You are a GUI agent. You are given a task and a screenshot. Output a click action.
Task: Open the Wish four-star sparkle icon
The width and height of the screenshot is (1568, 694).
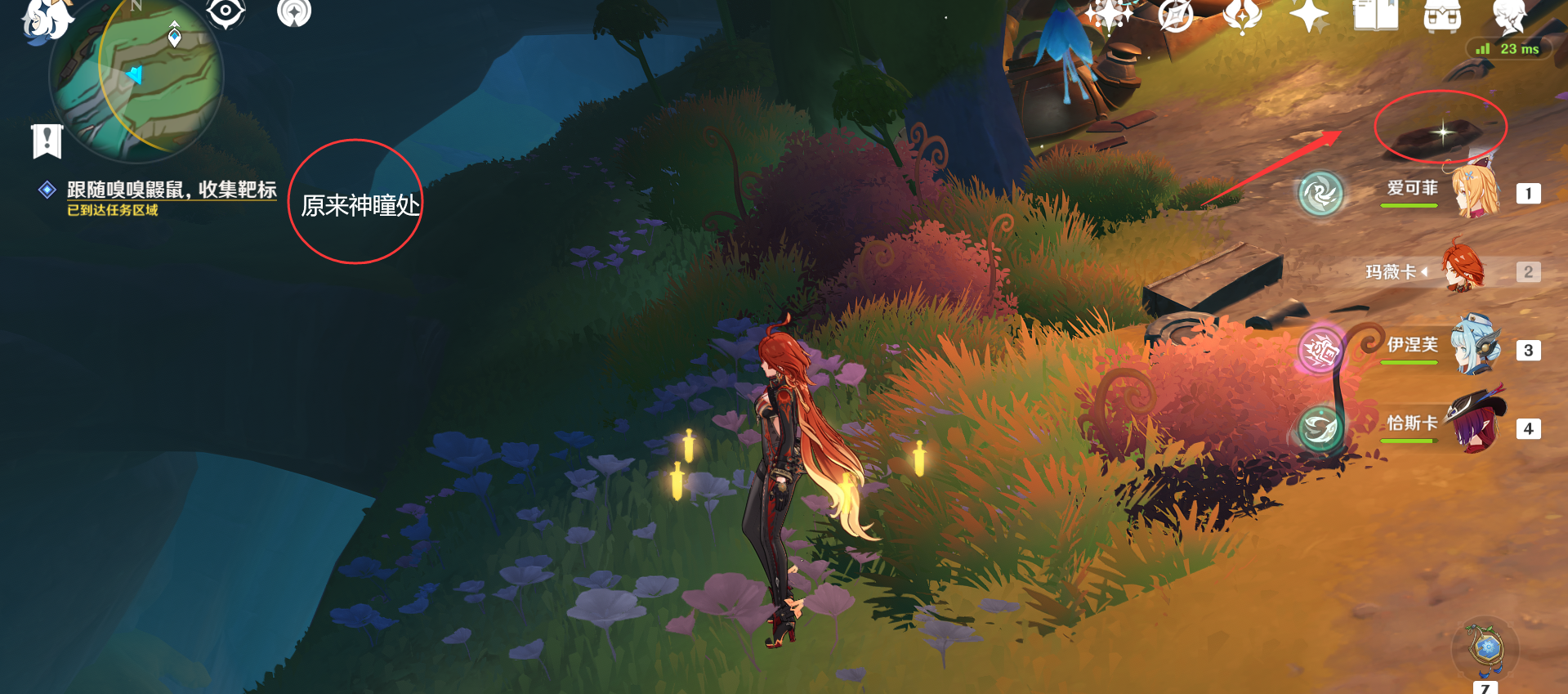[1309, 15]
